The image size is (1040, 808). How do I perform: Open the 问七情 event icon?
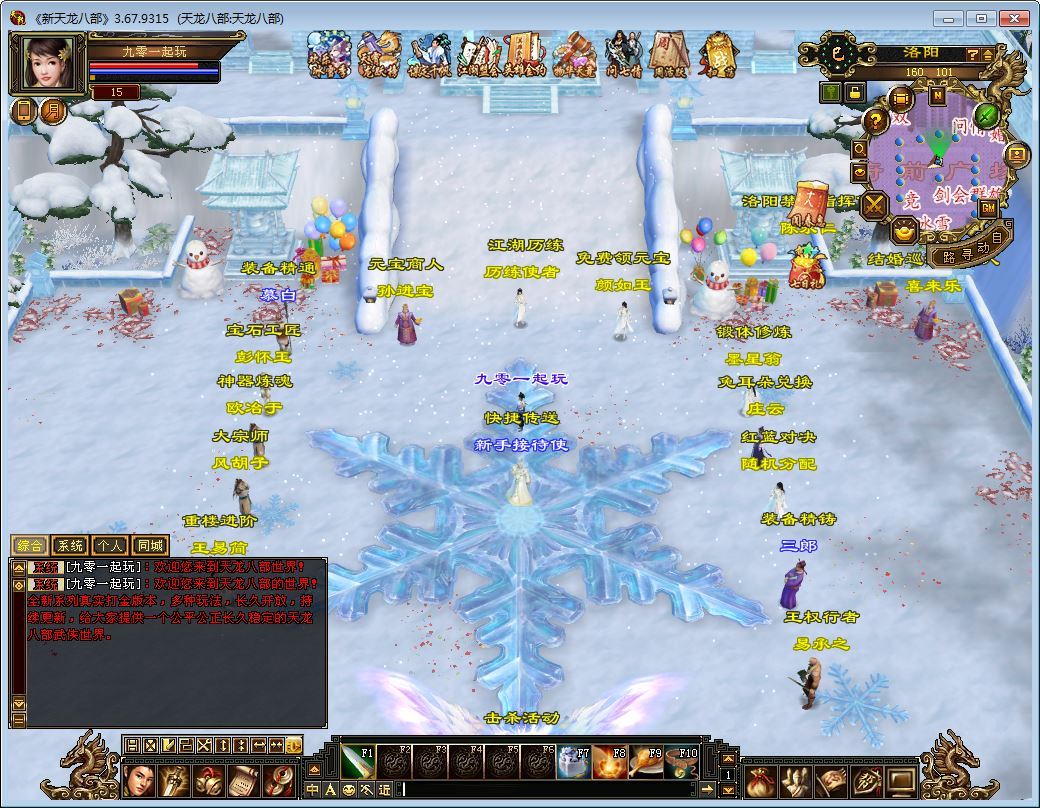(x=624, y=55)
